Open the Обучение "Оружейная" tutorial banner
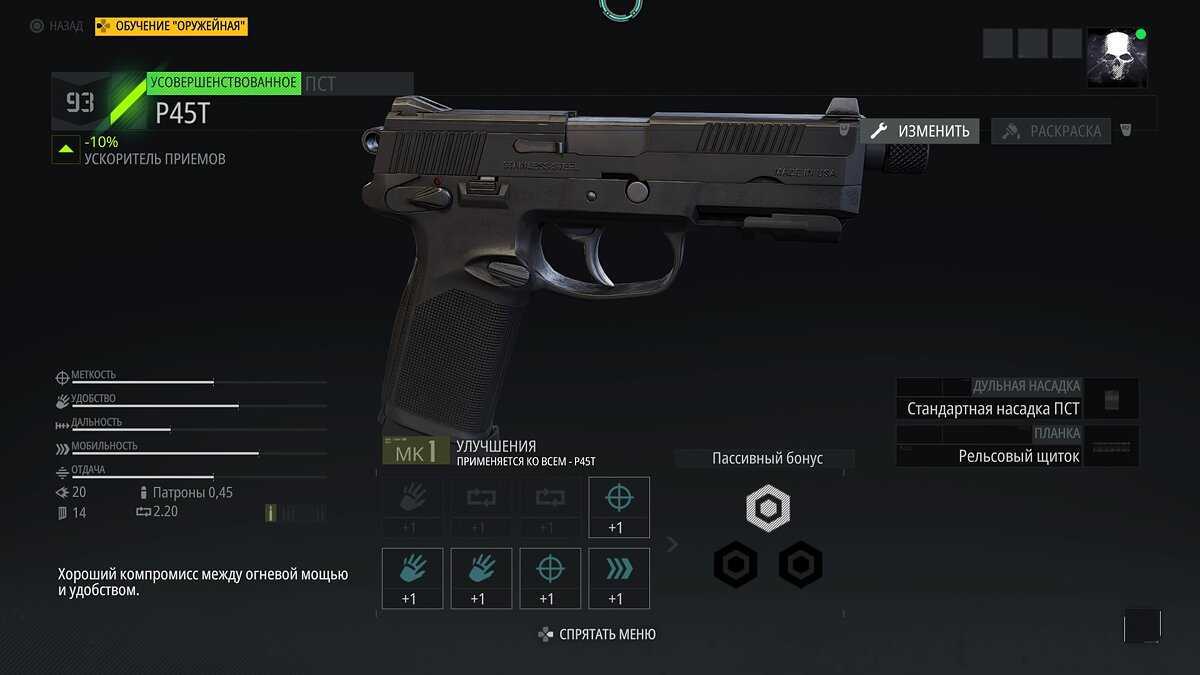The width and height of the screenshot is (1200, 675). click(171, 26)
